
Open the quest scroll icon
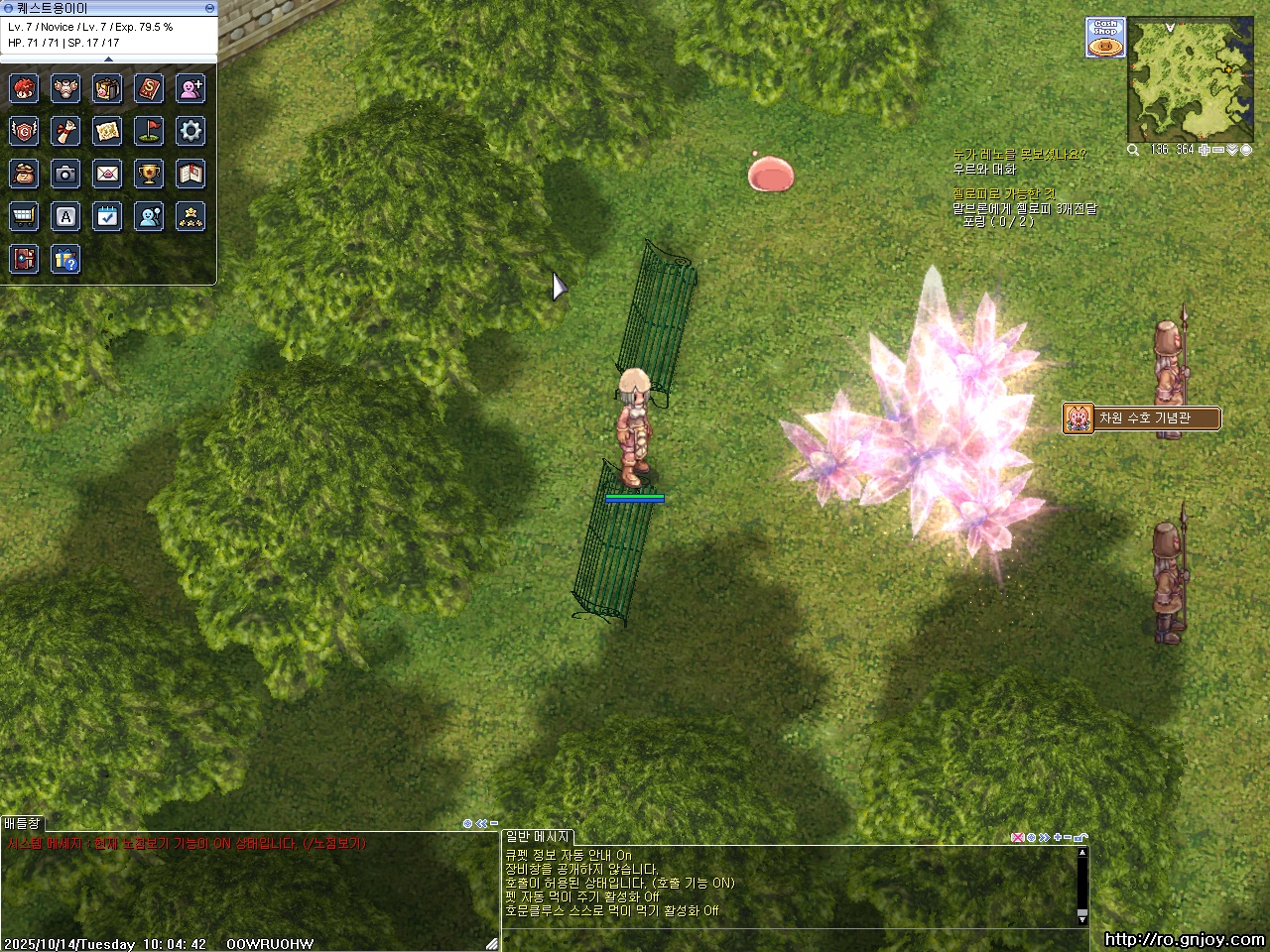click(65, 130)
